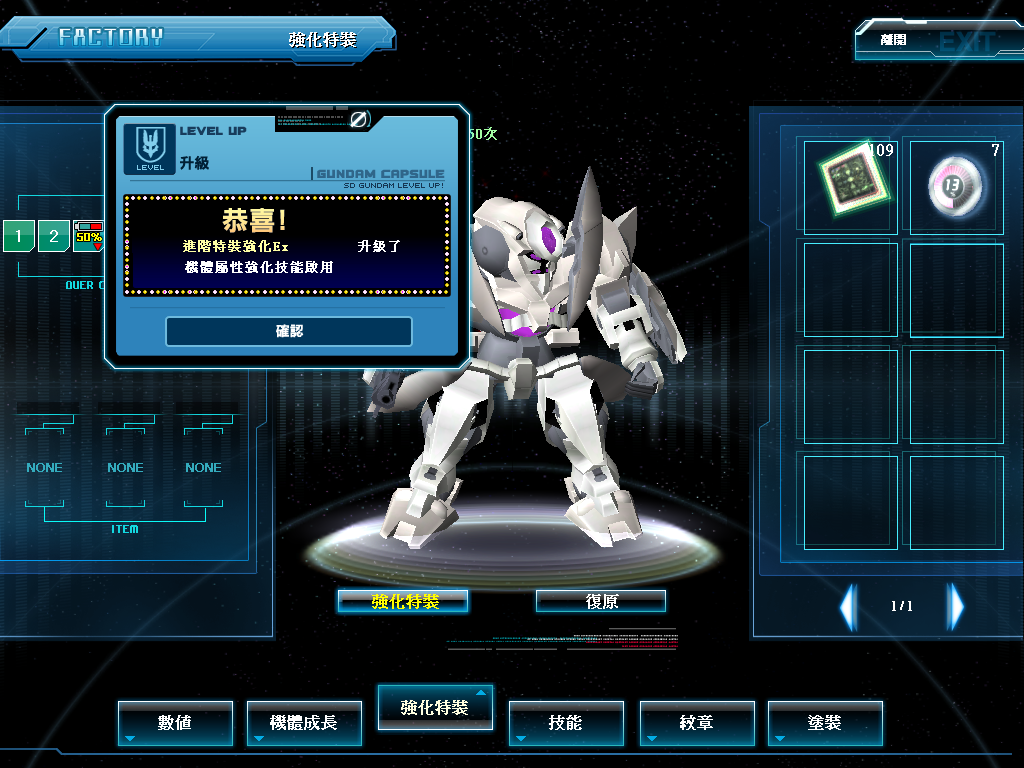Viewport: 1024px width, 768px height.
Task: Open the 技能 skills tab
Action: tap(566, 722)
